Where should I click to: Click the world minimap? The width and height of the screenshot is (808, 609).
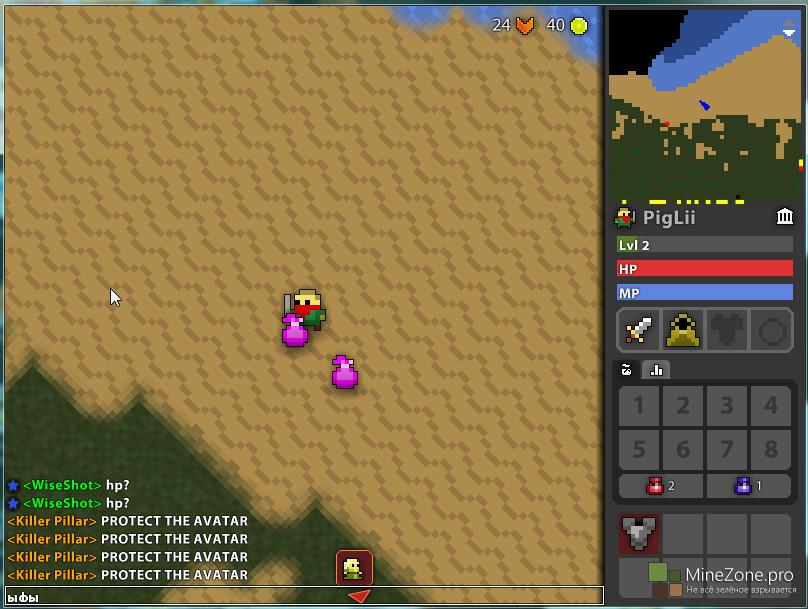point(705,104)
